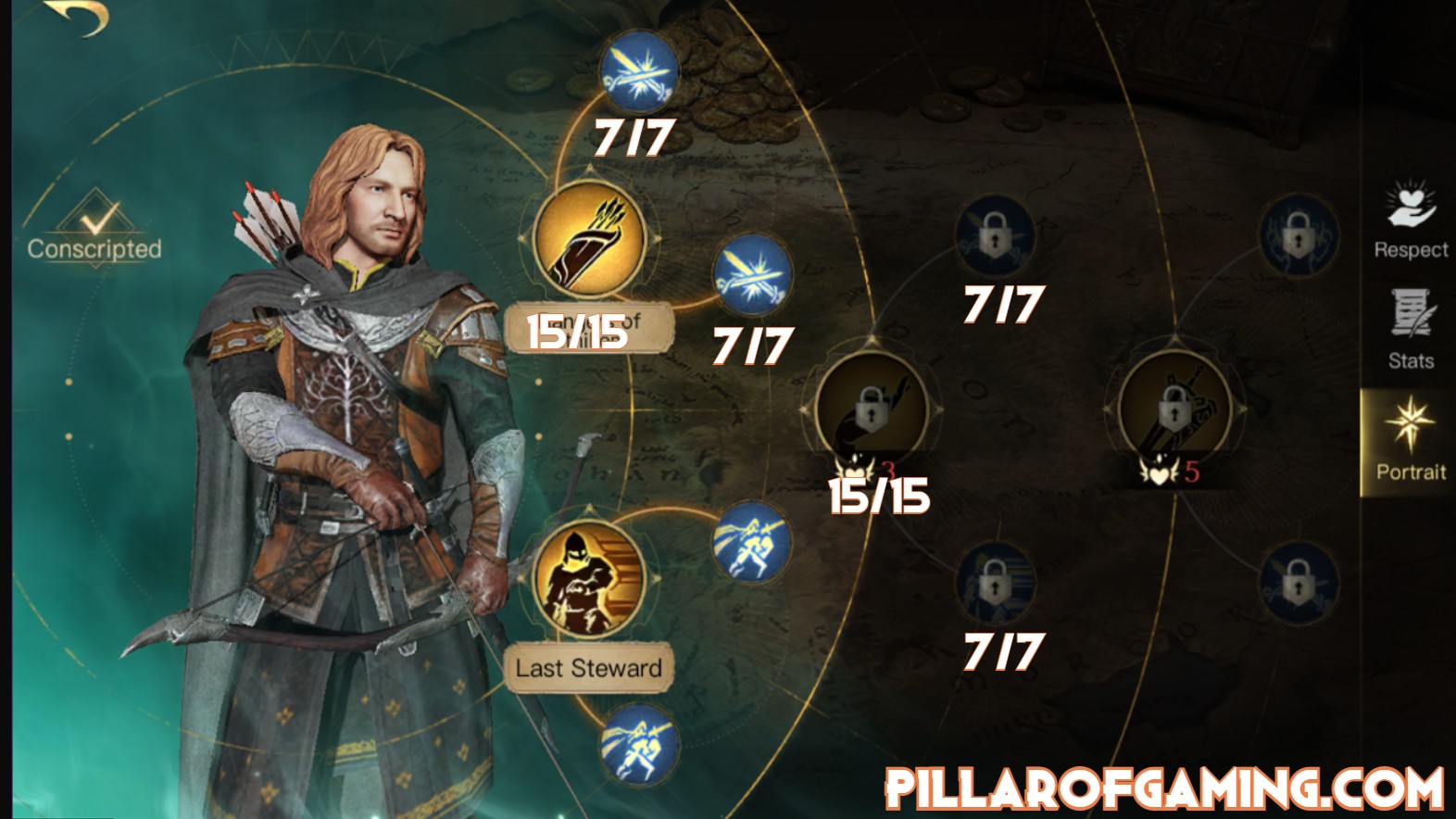Switch to the Portrait tab
Viewport: 1456px width, 819px height.
click(1410, 438)
